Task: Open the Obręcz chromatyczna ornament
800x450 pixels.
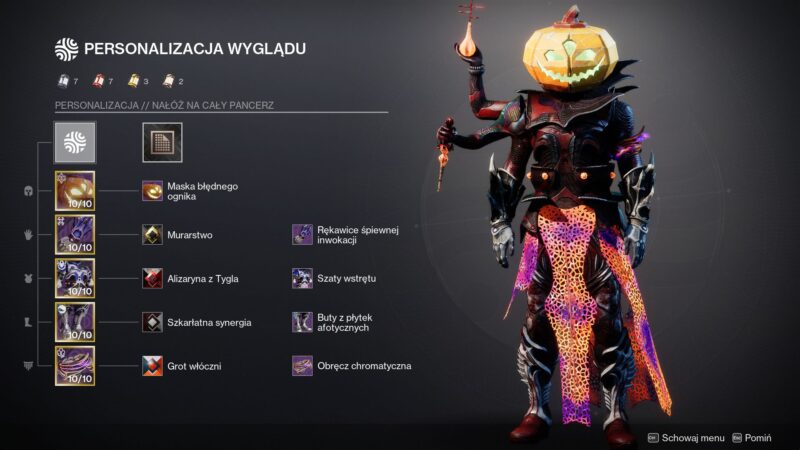Action: click(302, 366)
